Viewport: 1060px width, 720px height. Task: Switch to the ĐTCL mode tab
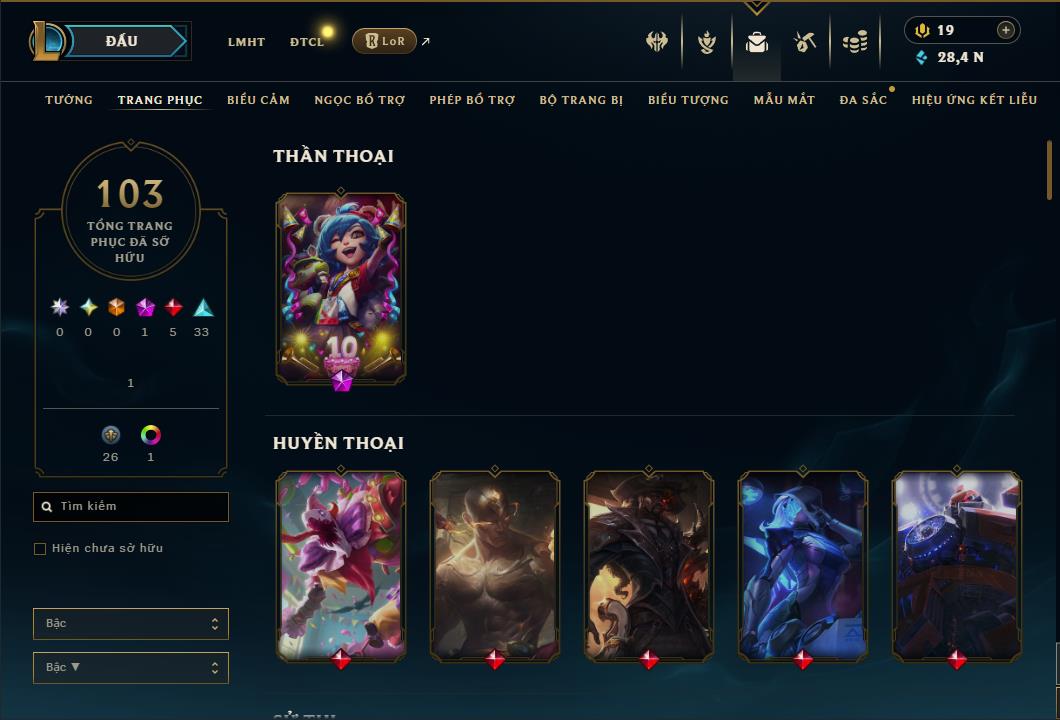pyautogui.click(x=307, y=42)
